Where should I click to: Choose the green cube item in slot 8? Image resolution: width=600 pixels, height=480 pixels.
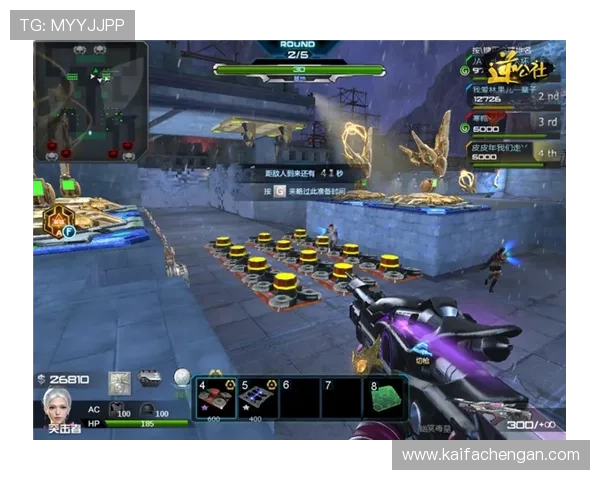[387, 396]
